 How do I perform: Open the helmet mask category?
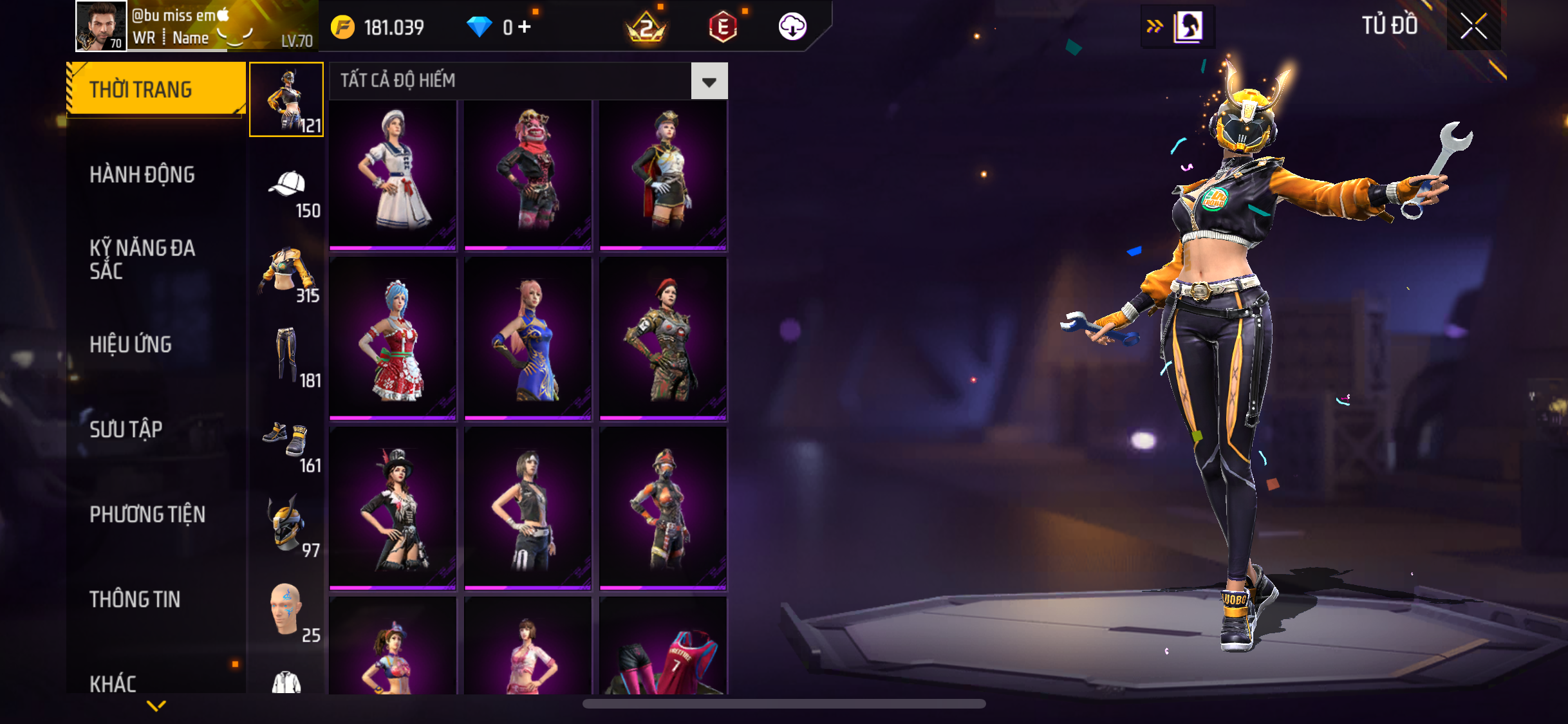(x=287, y=524)
